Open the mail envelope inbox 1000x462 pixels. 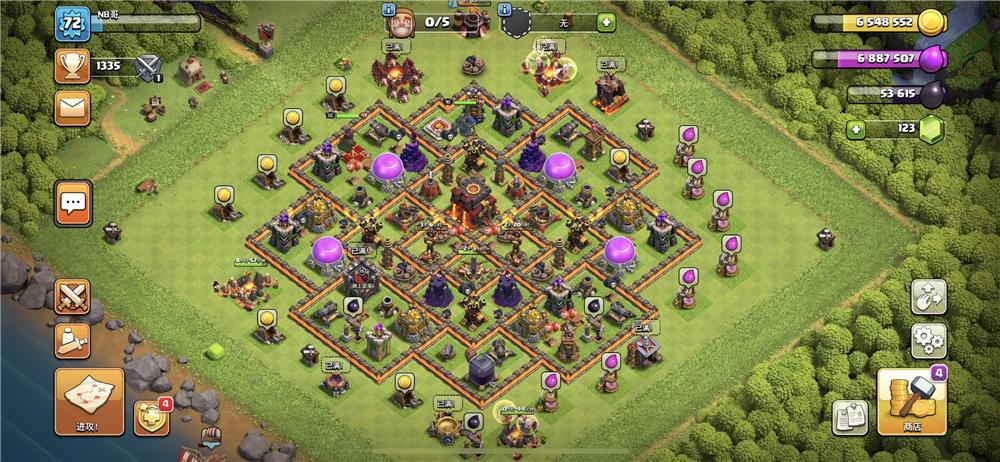coord(72,107)
